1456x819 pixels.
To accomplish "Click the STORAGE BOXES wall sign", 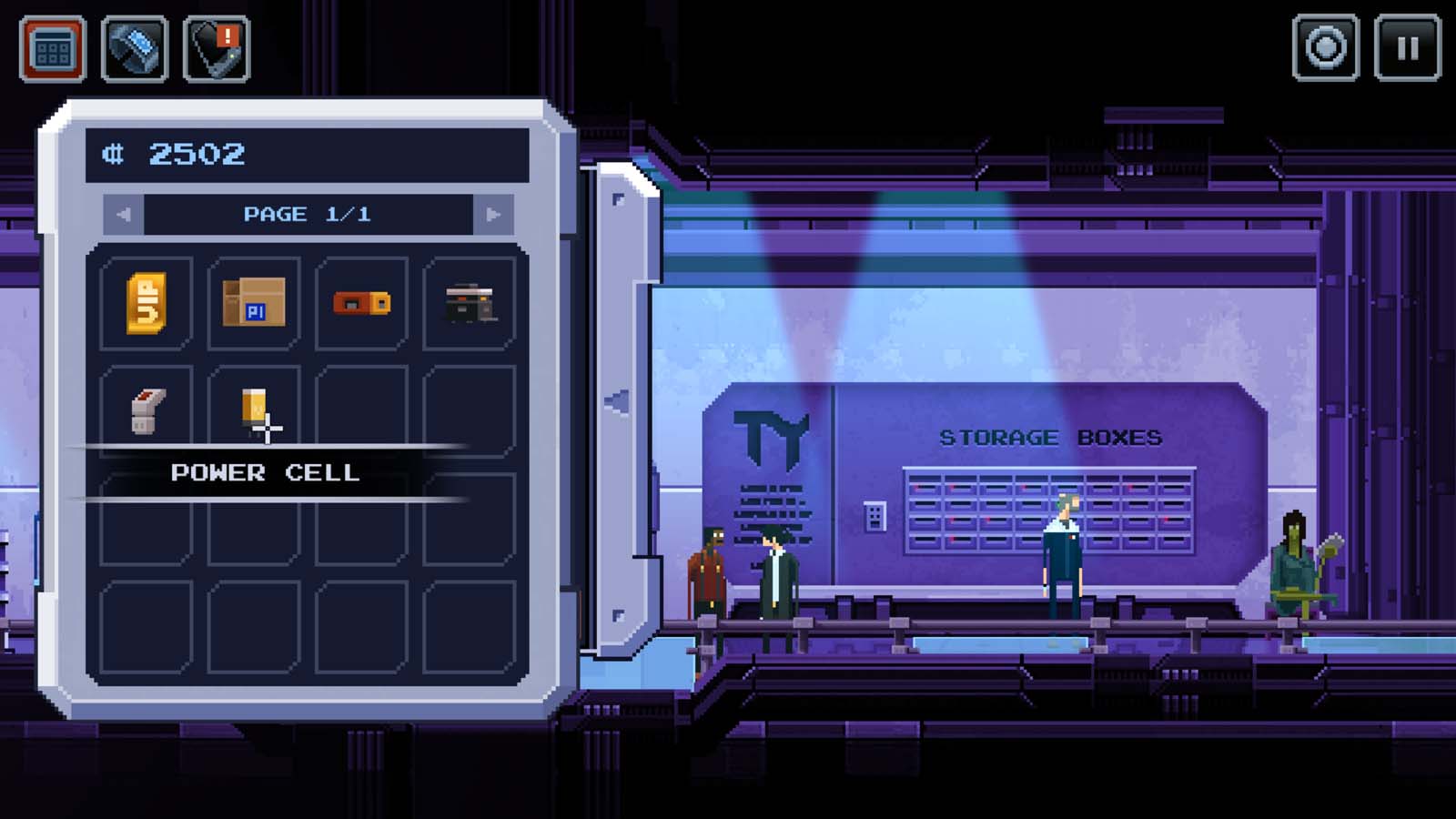I will click(1050, 437).
